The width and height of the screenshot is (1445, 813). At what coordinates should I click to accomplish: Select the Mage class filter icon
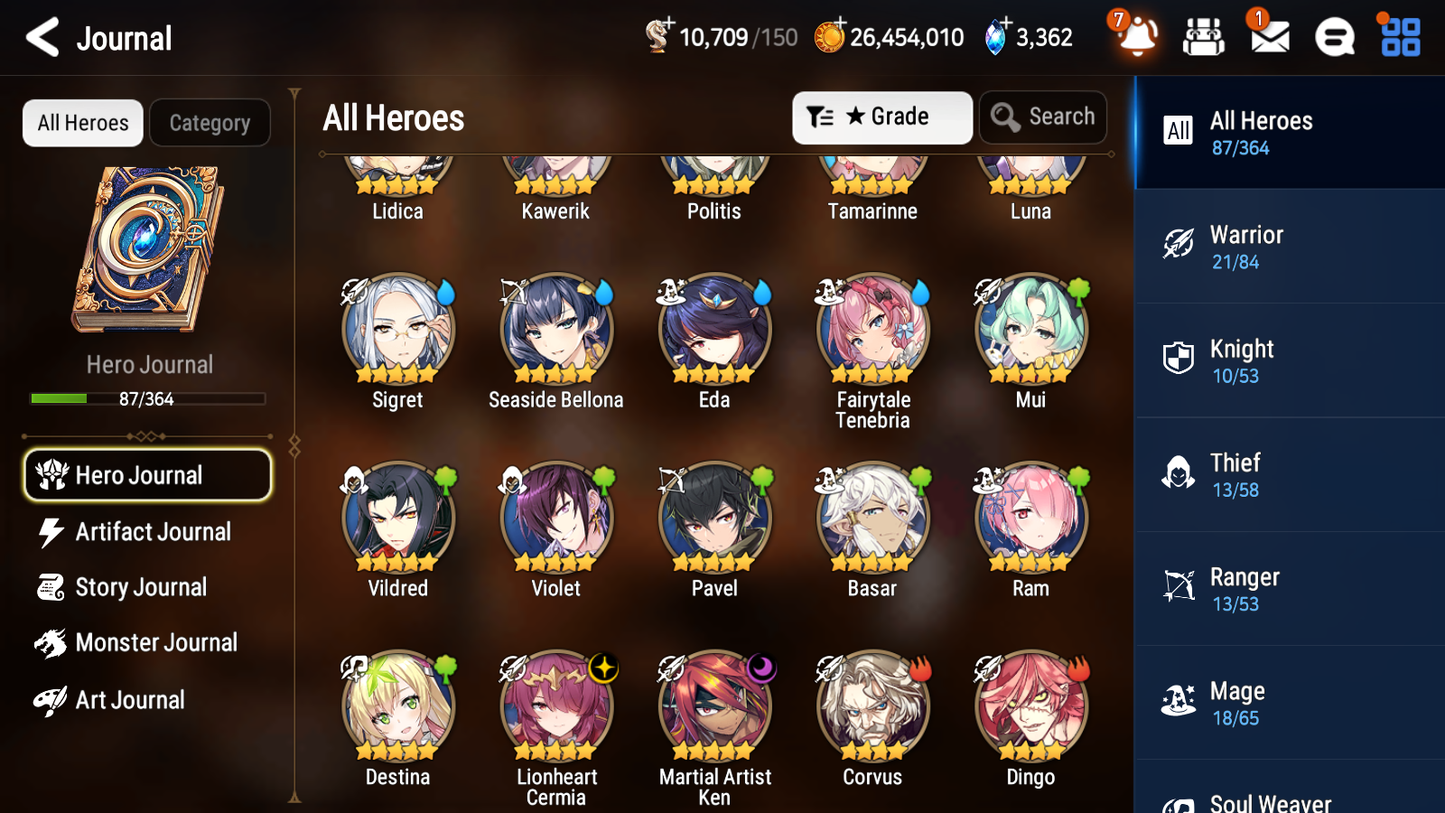pyautogui.click(x=1179, y=702)
